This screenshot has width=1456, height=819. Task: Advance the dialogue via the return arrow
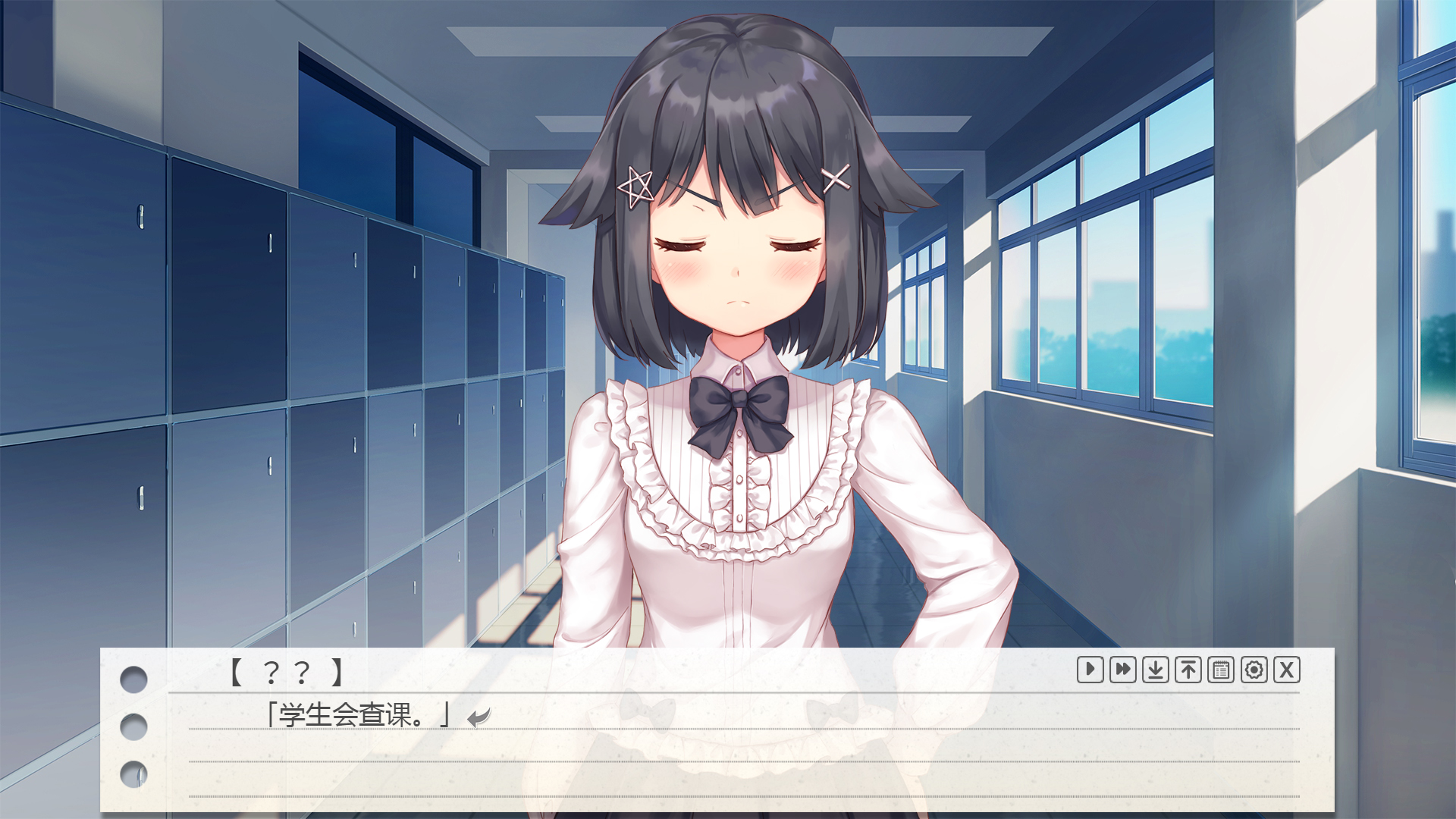(x=479, y=717)
